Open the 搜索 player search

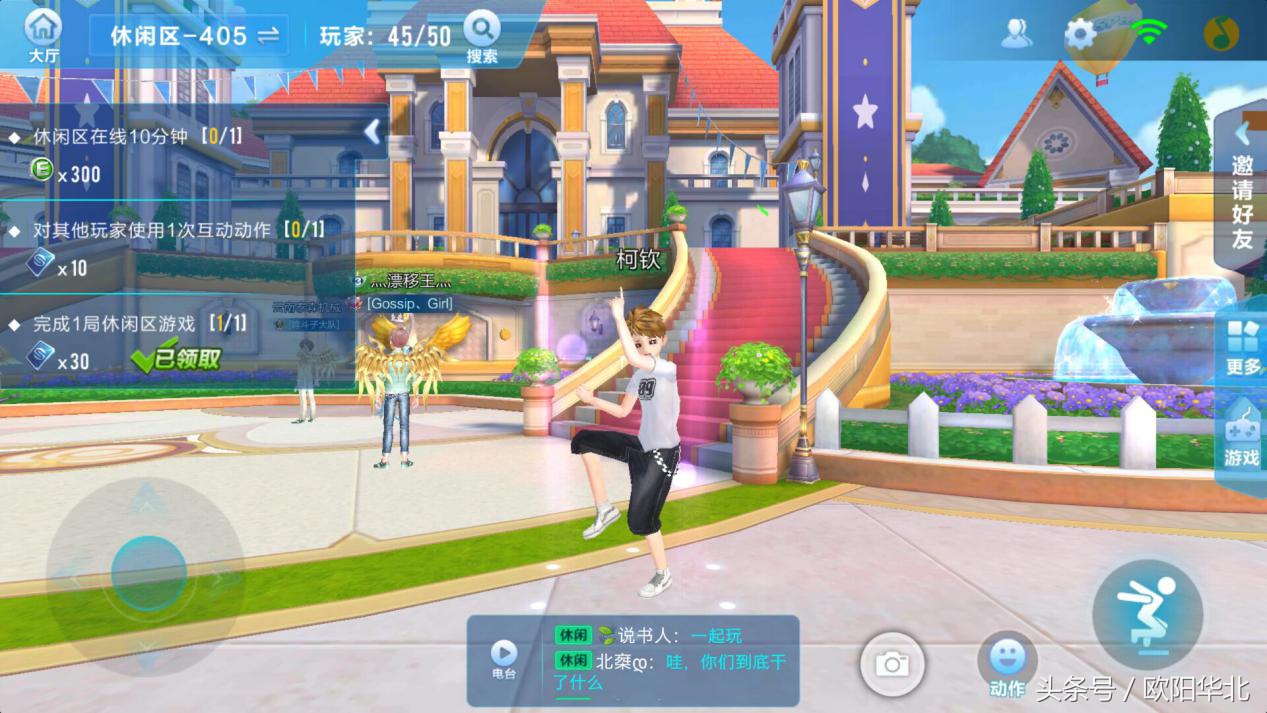coord(482,35)
